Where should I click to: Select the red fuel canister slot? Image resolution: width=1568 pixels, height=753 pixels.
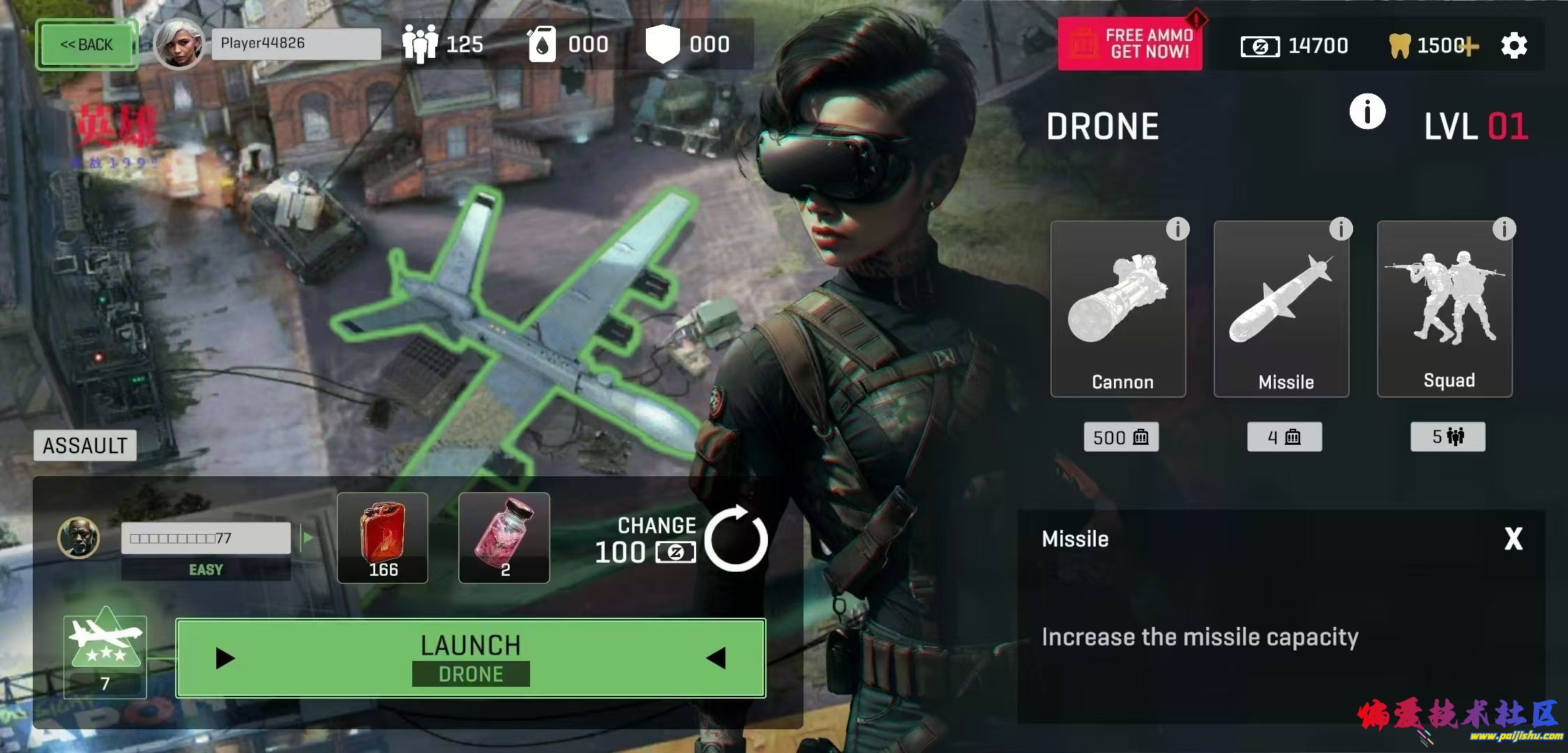[382, 538]
